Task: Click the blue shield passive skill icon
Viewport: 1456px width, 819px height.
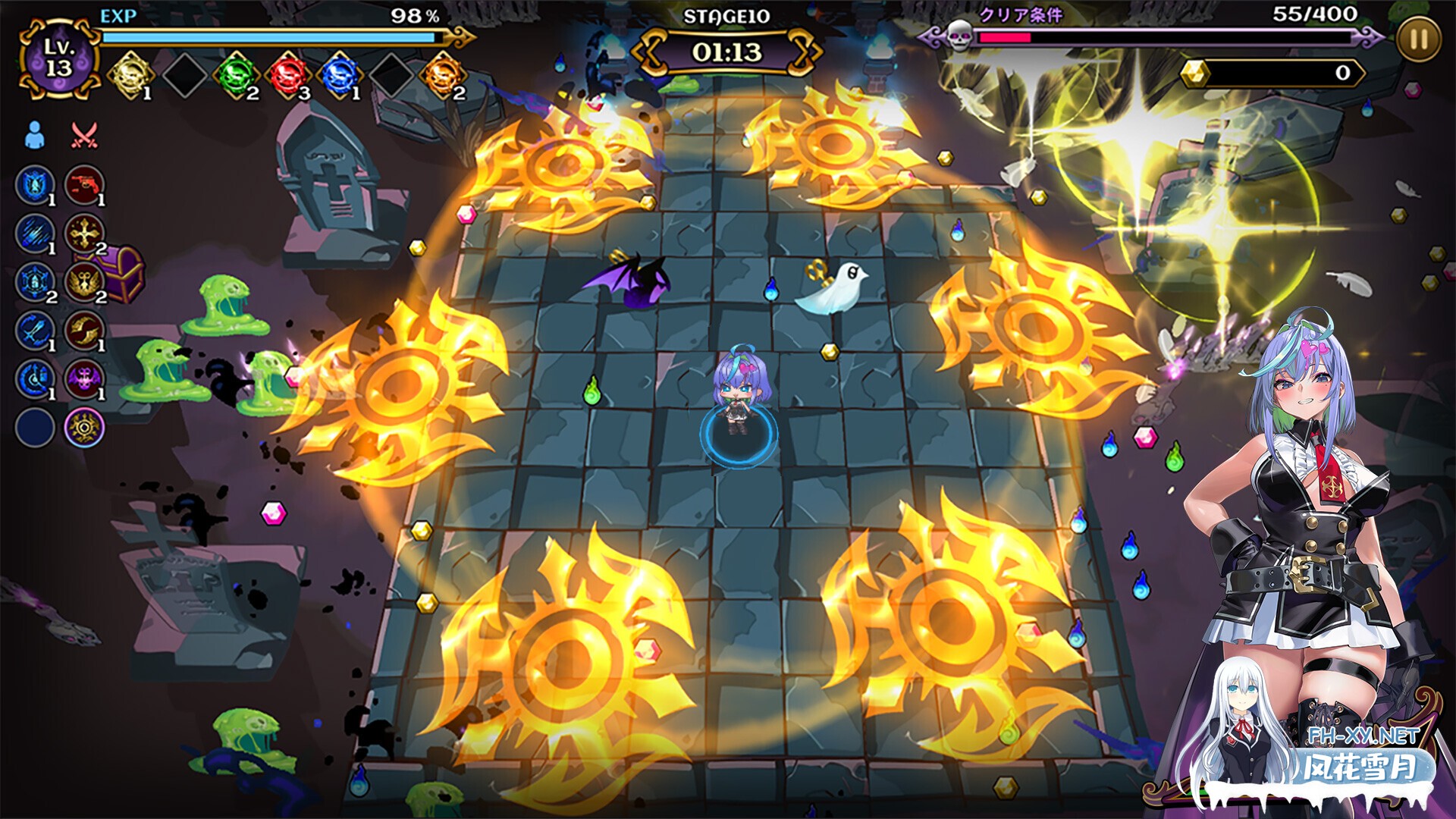Action: click(35, 184)
